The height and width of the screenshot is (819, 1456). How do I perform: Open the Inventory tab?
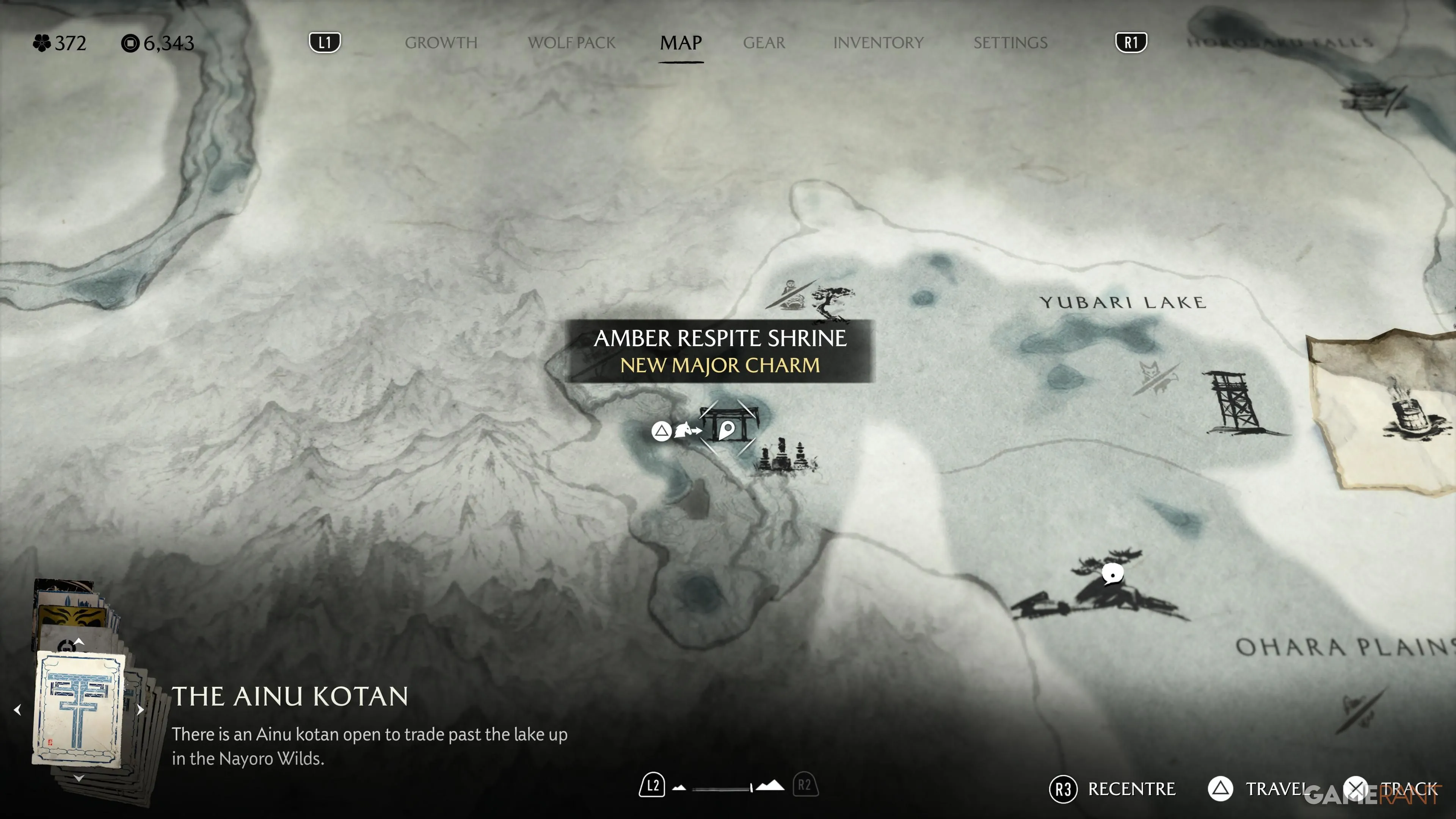878,42
